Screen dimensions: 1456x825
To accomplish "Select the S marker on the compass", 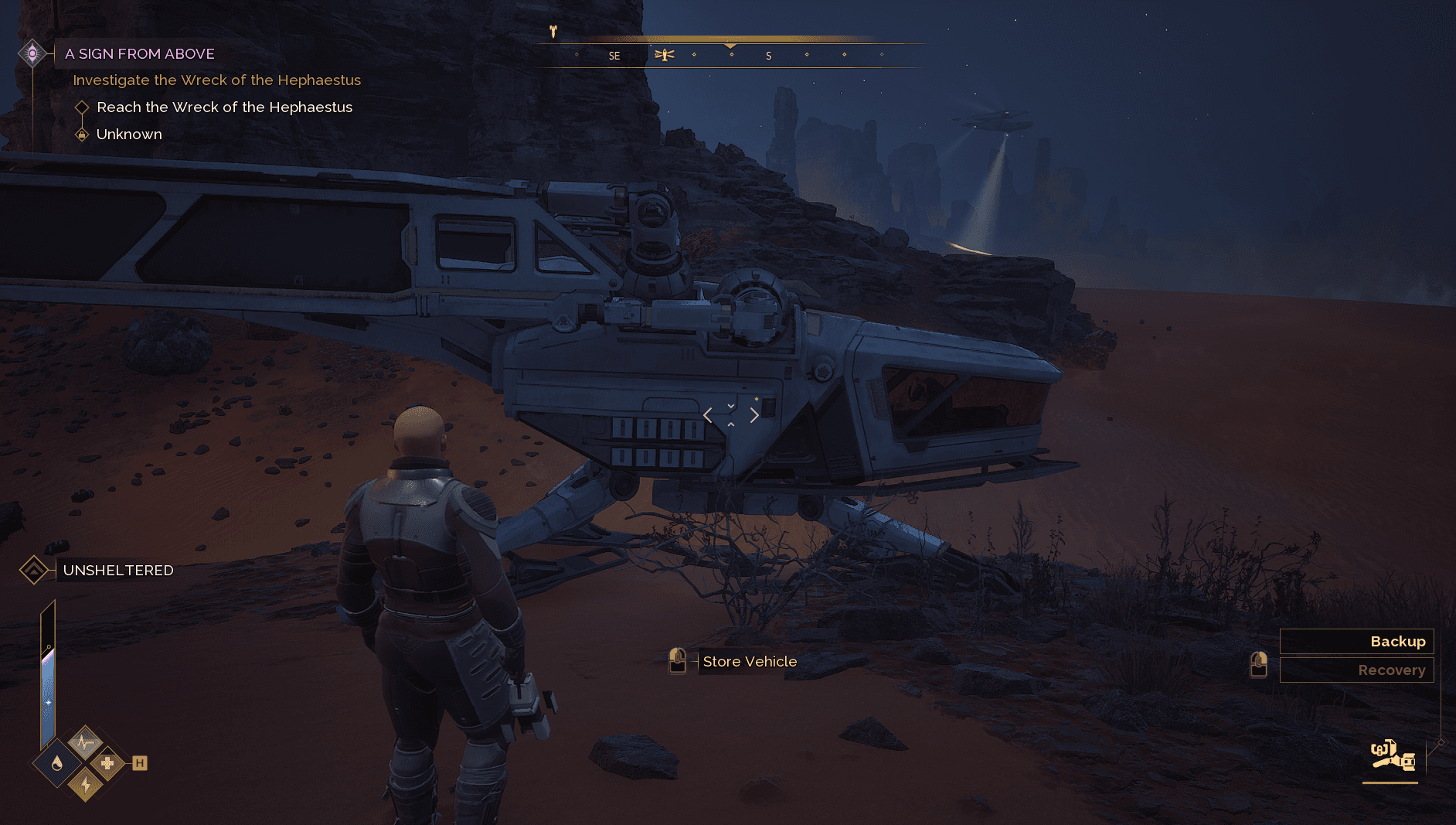I will [768, 55].
